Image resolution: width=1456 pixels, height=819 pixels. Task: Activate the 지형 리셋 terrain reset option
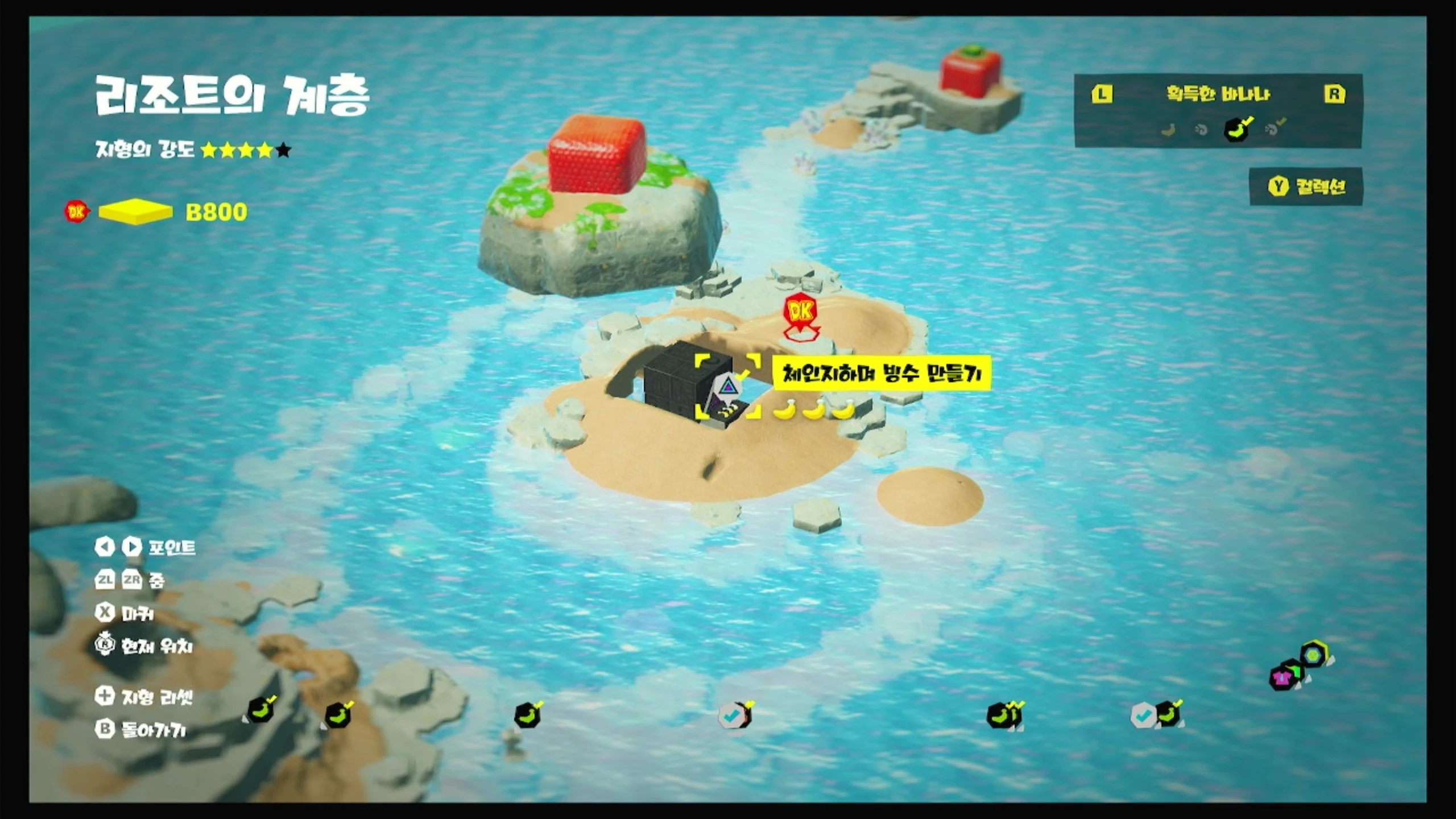pyautogui.click(x=144, y=697)
